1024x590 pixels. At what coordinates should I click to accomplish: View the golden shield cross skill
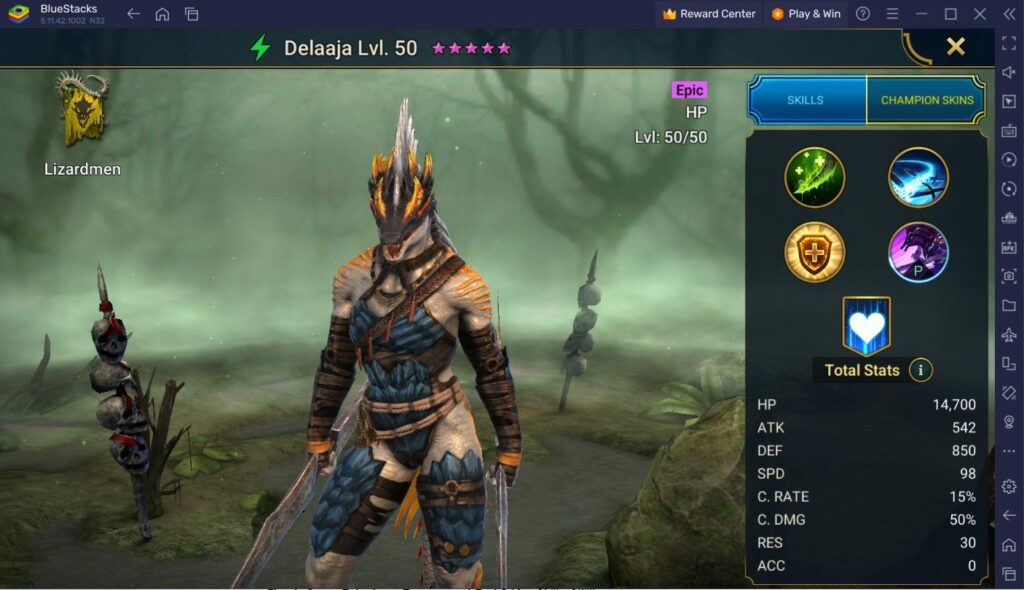tap(815, 251)
